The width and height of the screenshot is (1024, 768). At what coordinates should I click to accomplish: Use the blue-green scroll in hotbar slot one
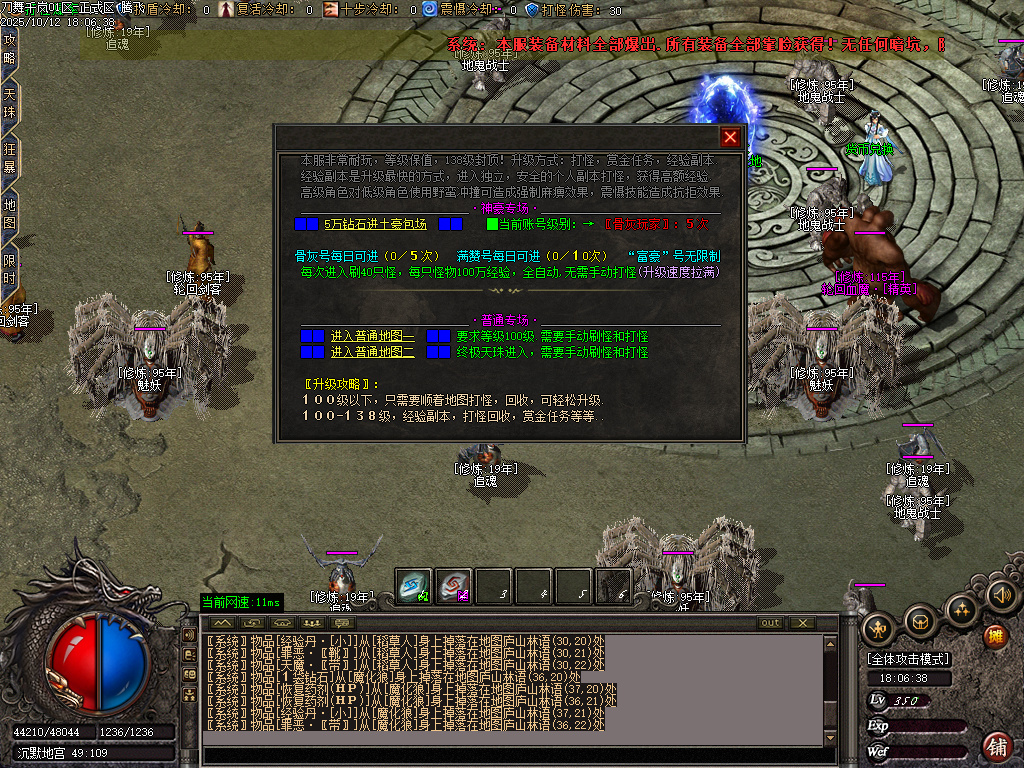coord(414,587)
